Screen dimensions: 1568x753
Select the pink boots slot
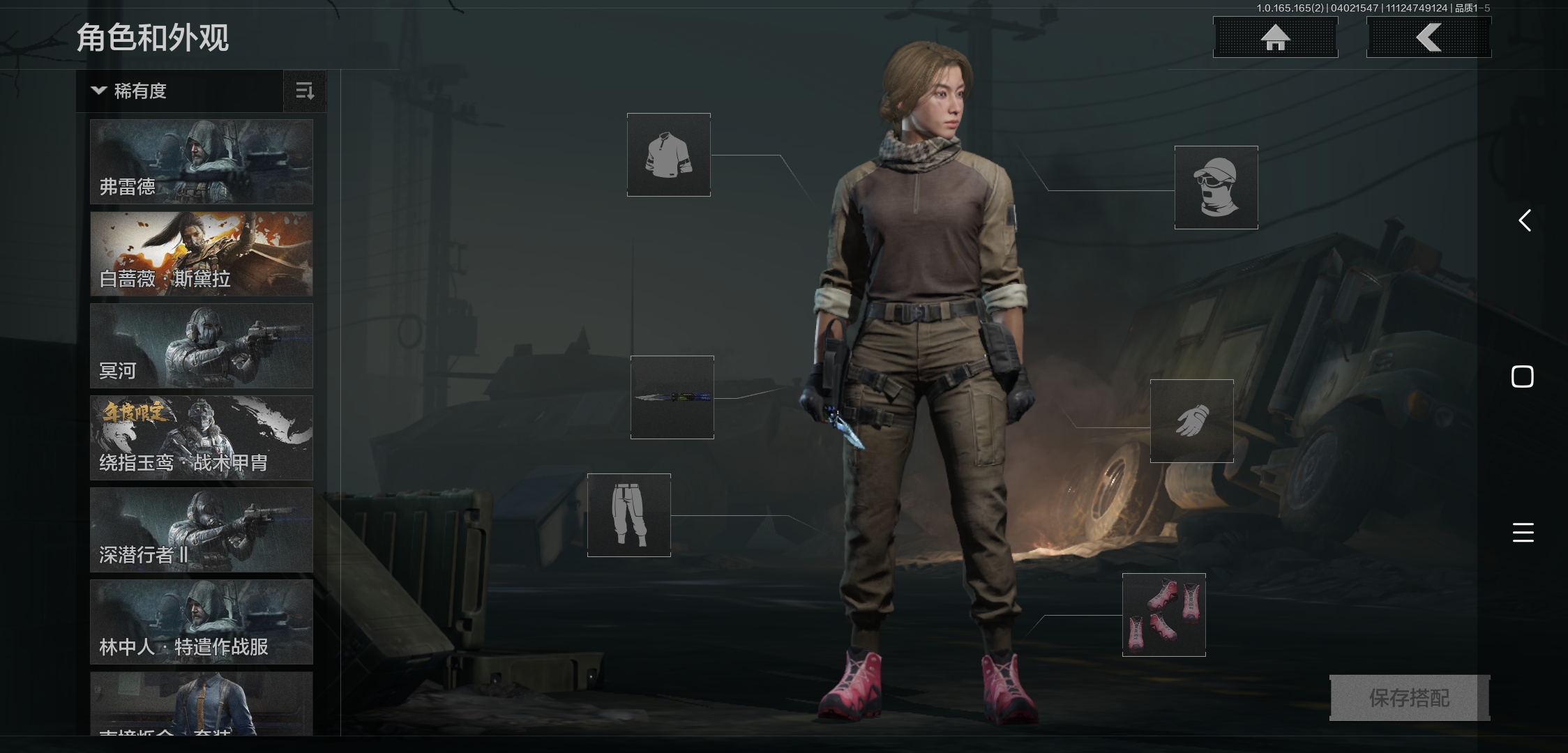[x=1163, y=615]
